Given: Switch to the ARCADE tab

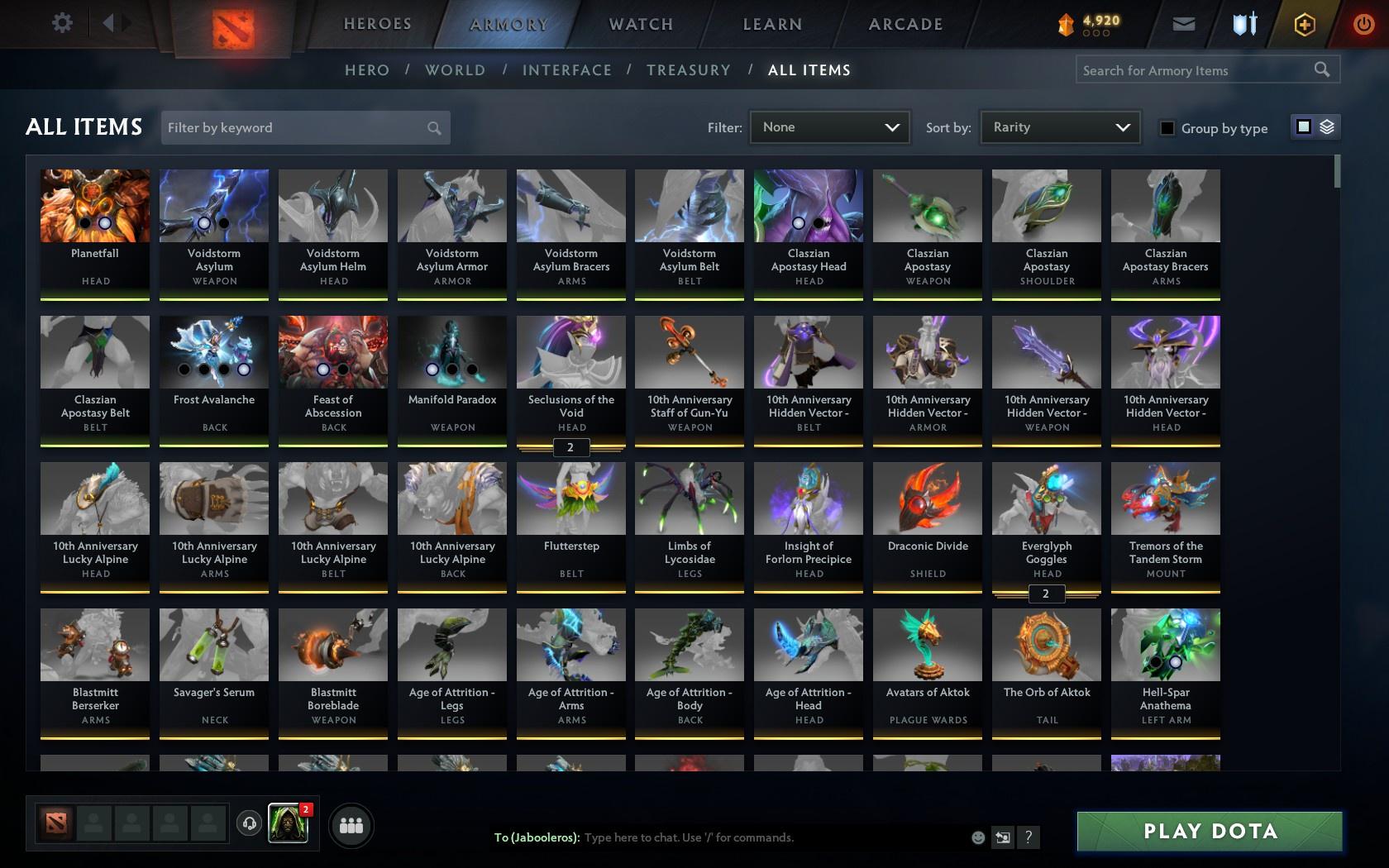Looking at the screenshot, I should [x=905, y=24].
